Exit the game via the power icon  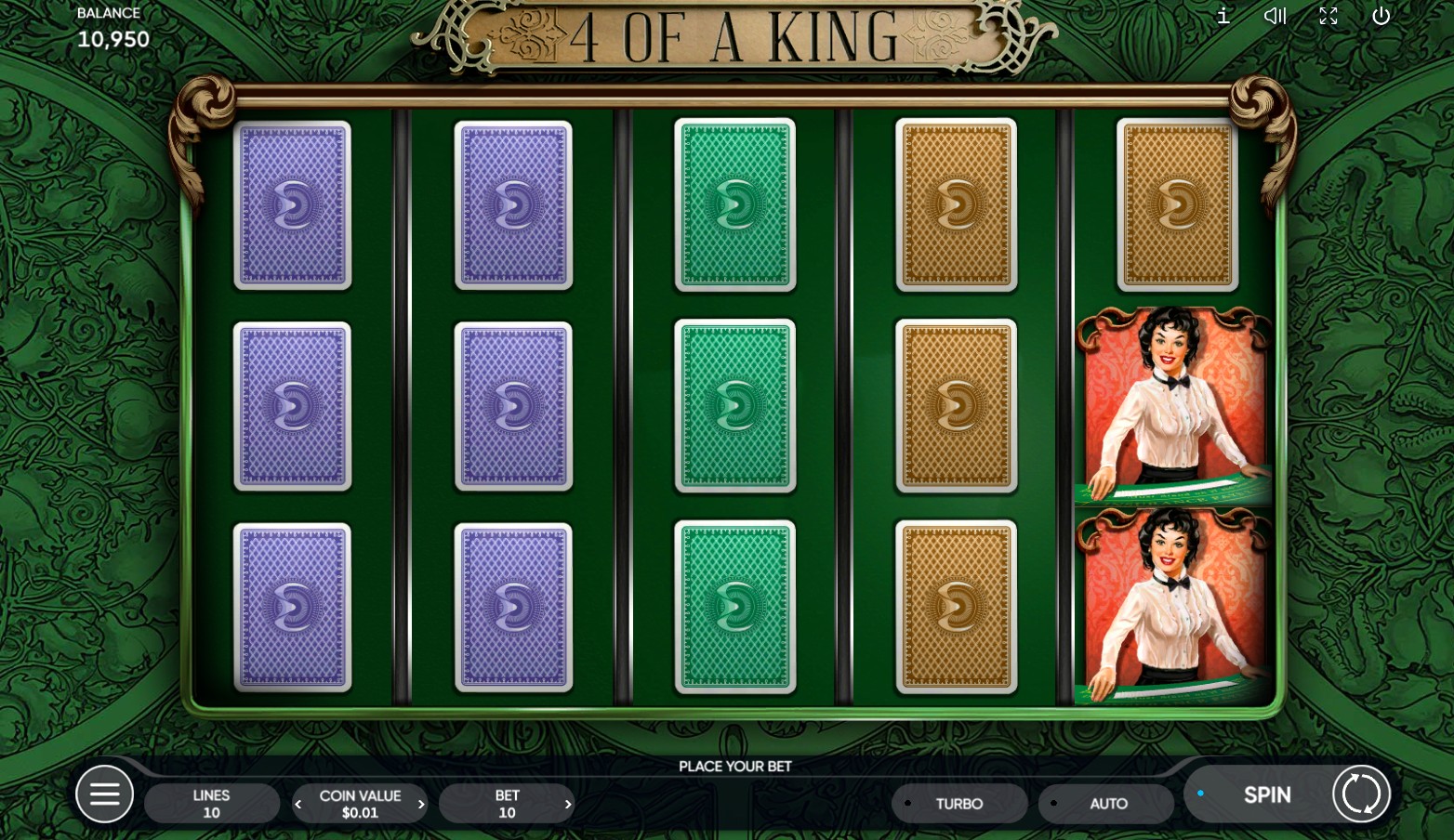(x=1381, y=16)
